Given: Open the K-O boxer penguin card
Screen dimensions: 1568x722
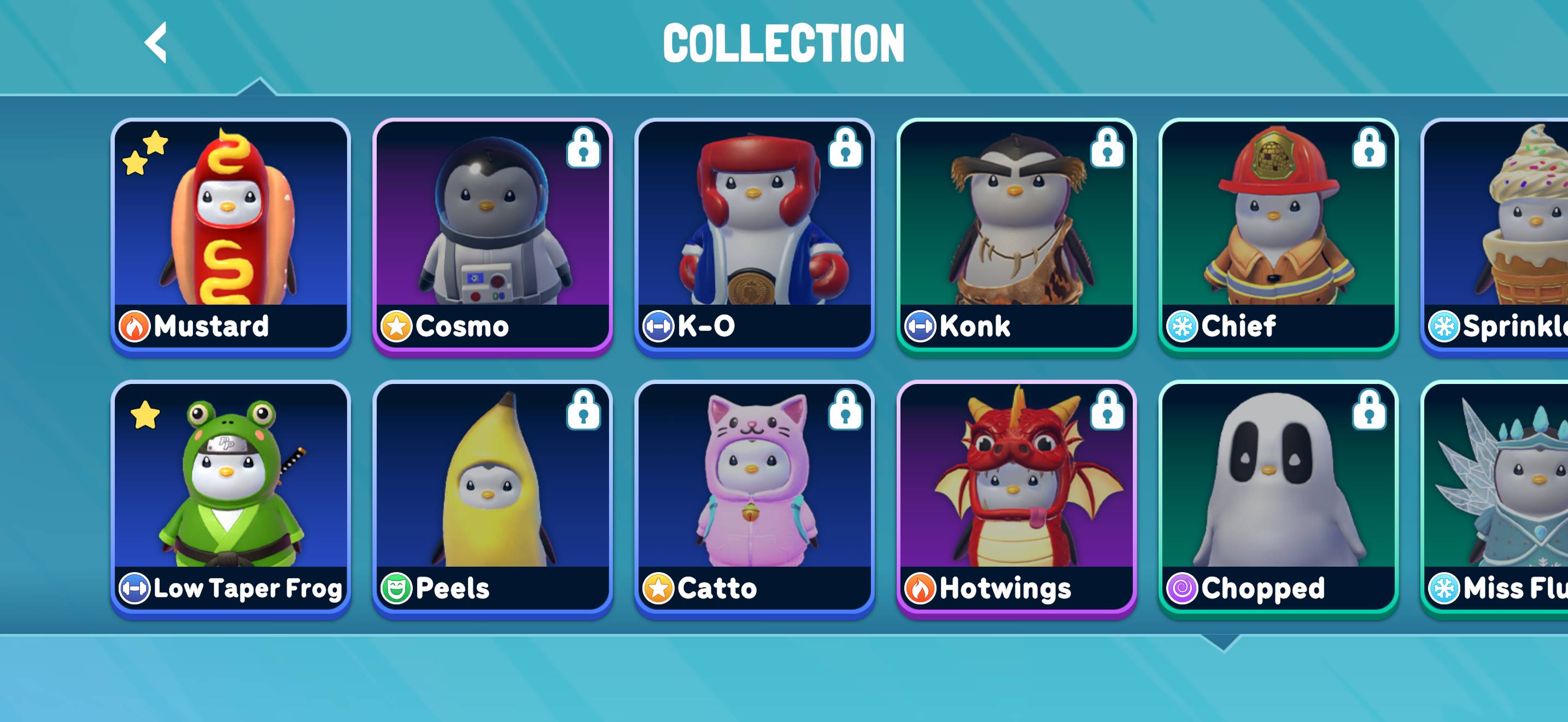Looking at the screenshot, I should coord(754,234).
